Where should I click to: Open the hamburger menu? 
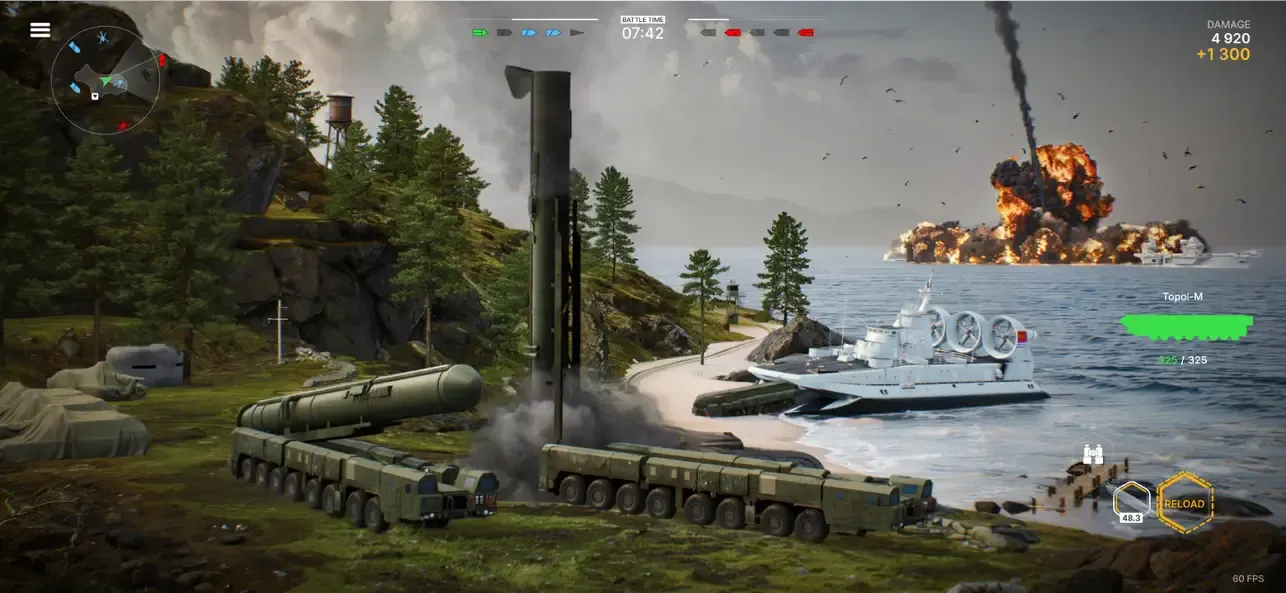[x=40, y=30]
